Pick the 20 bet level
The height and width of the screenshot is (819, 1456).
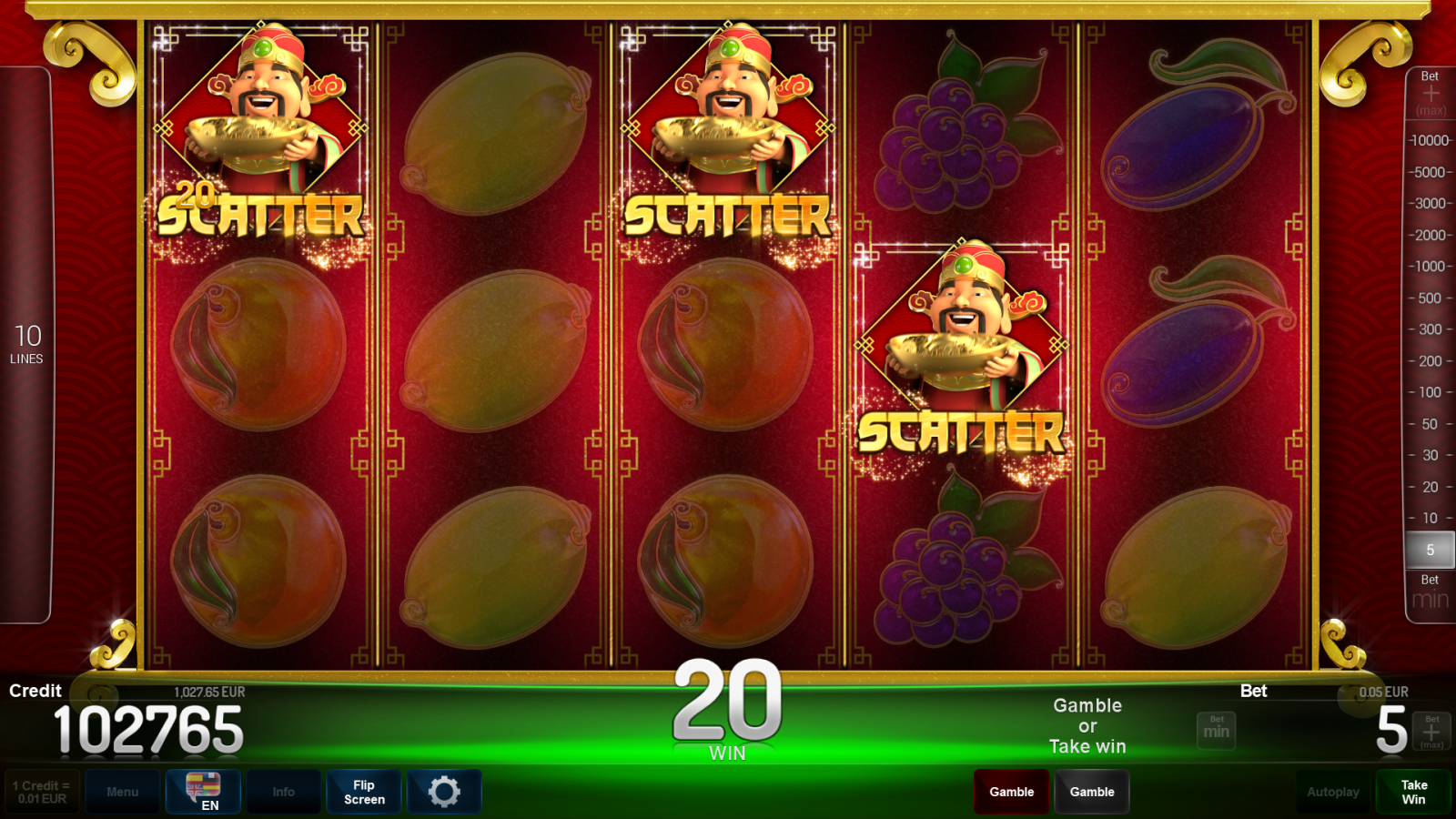tap(1430, 487)
